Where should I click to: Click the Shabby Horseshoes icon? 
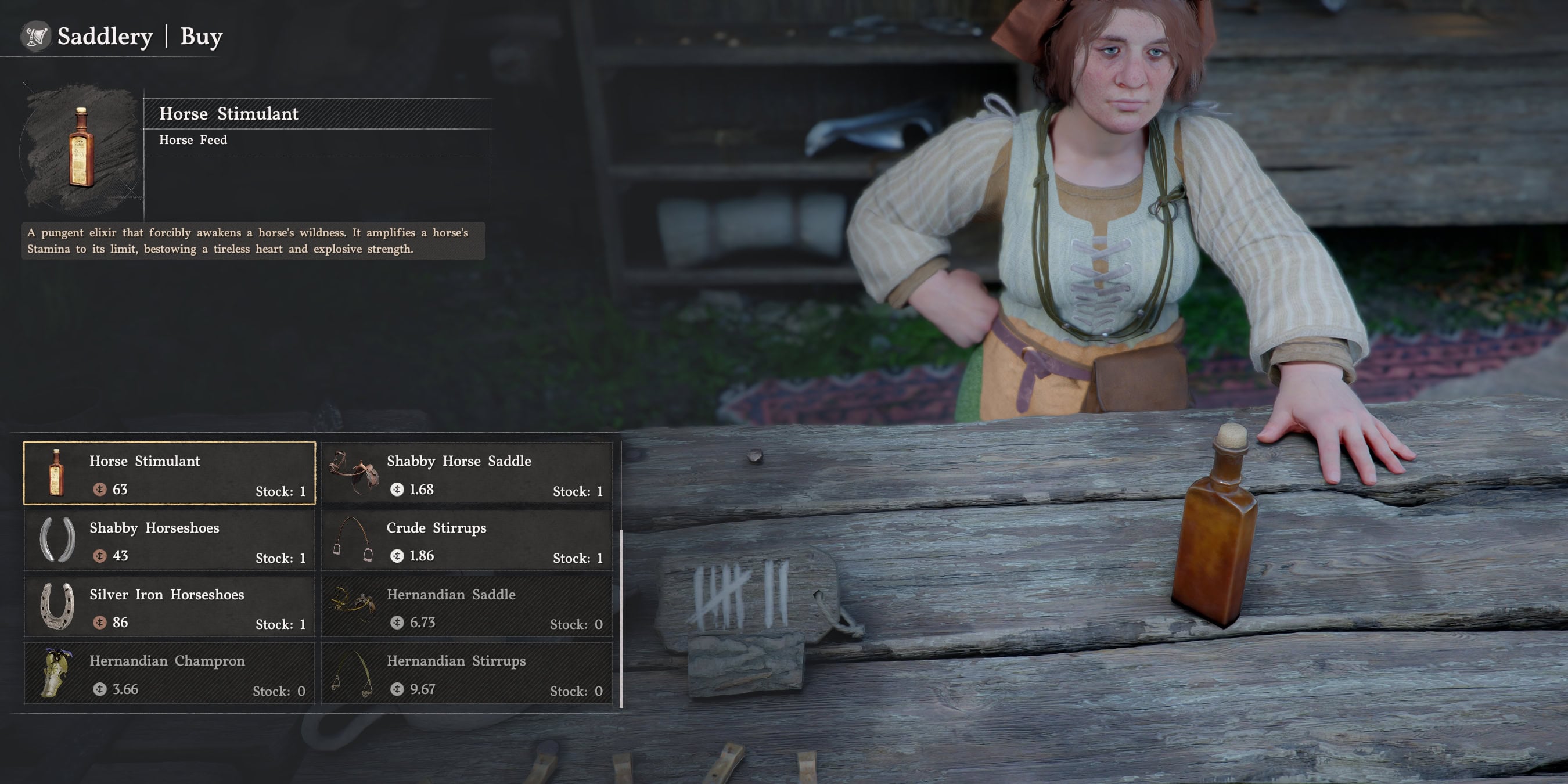click(x=58, y=541)
